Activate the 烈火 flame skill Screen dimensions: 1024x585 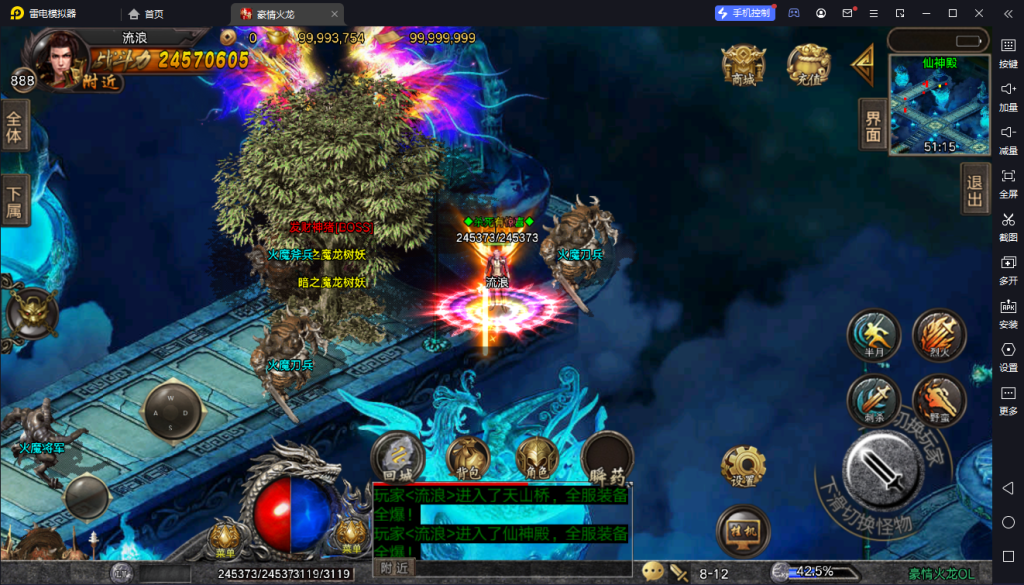click(938, 334)
